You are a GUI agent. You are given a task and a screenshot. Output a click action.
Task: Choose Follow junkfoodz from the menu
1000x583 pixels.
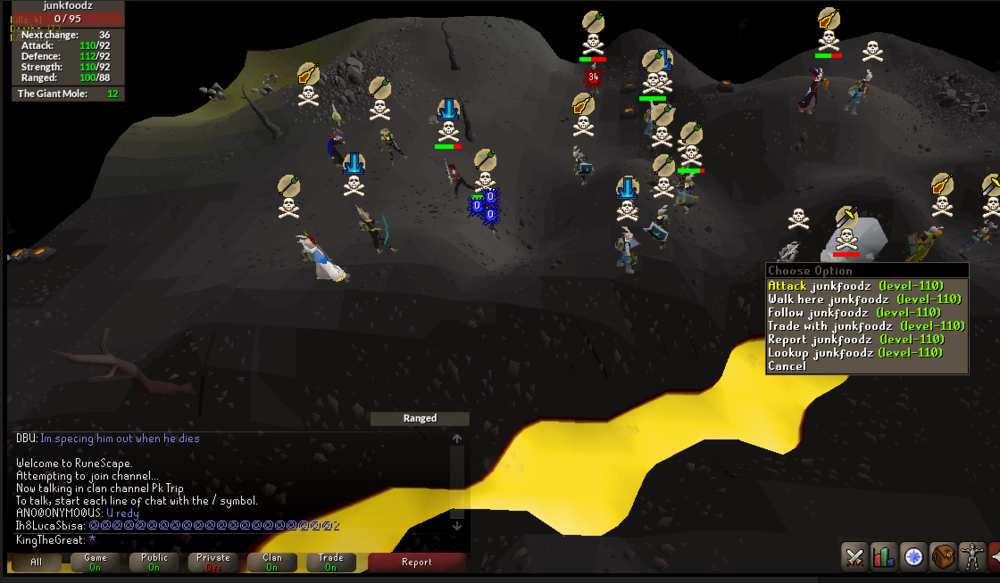pos(855,312)
